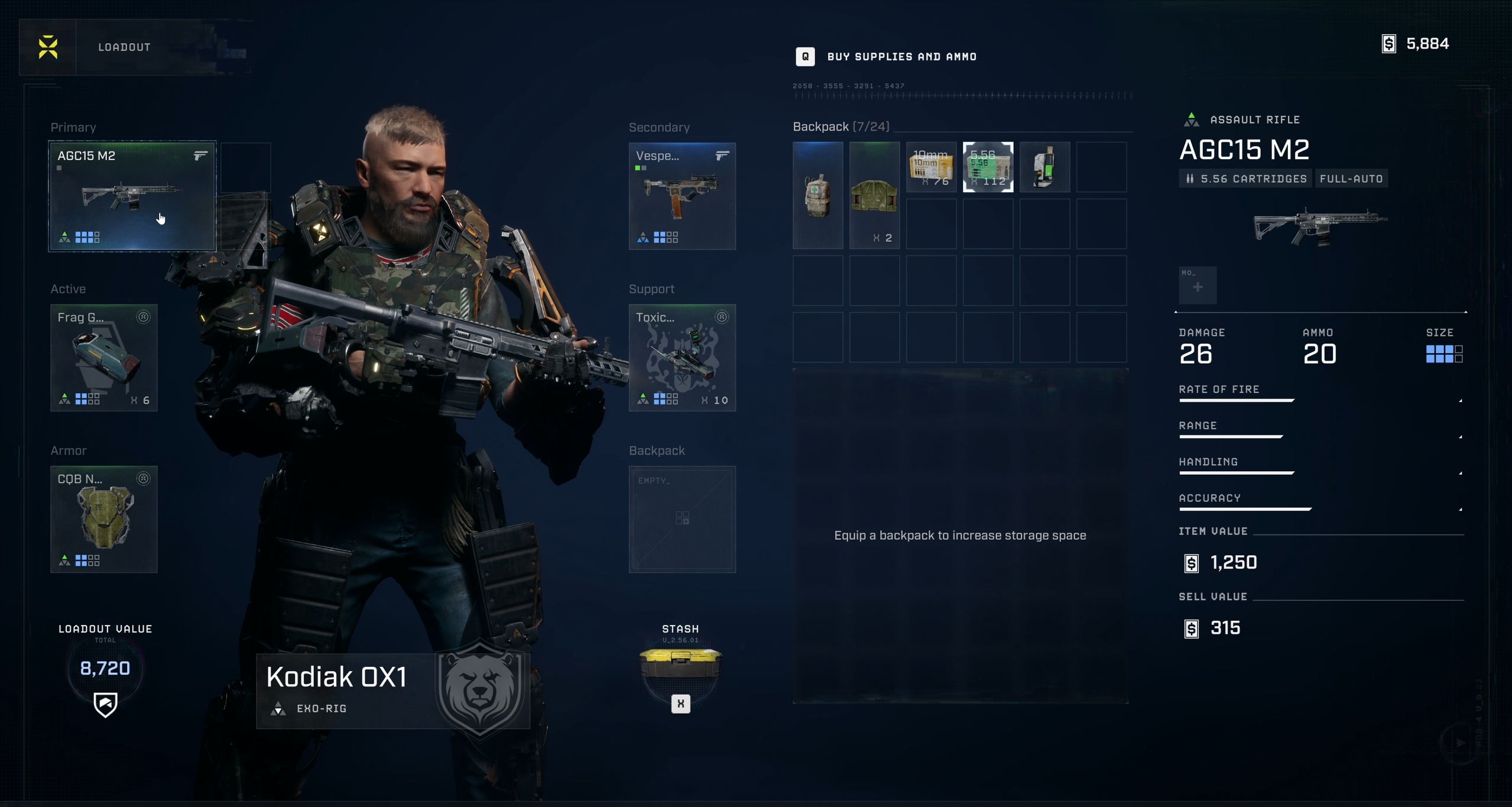Click the Loadout header tab
This screenshot has width=1512, height=807.
coord(125,47)
